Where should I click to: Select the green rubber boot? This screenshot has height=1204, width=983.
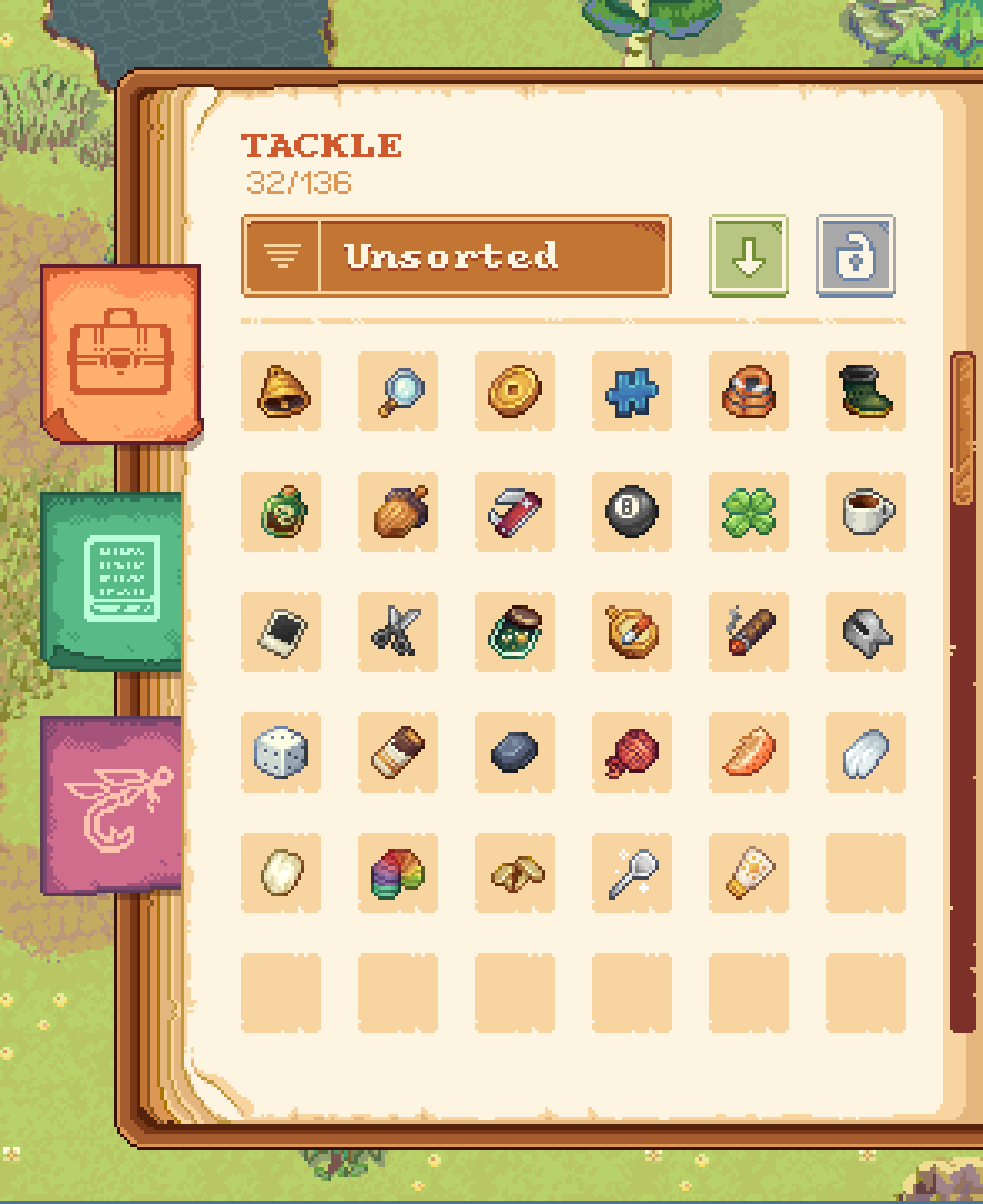(x=865, y=391)
